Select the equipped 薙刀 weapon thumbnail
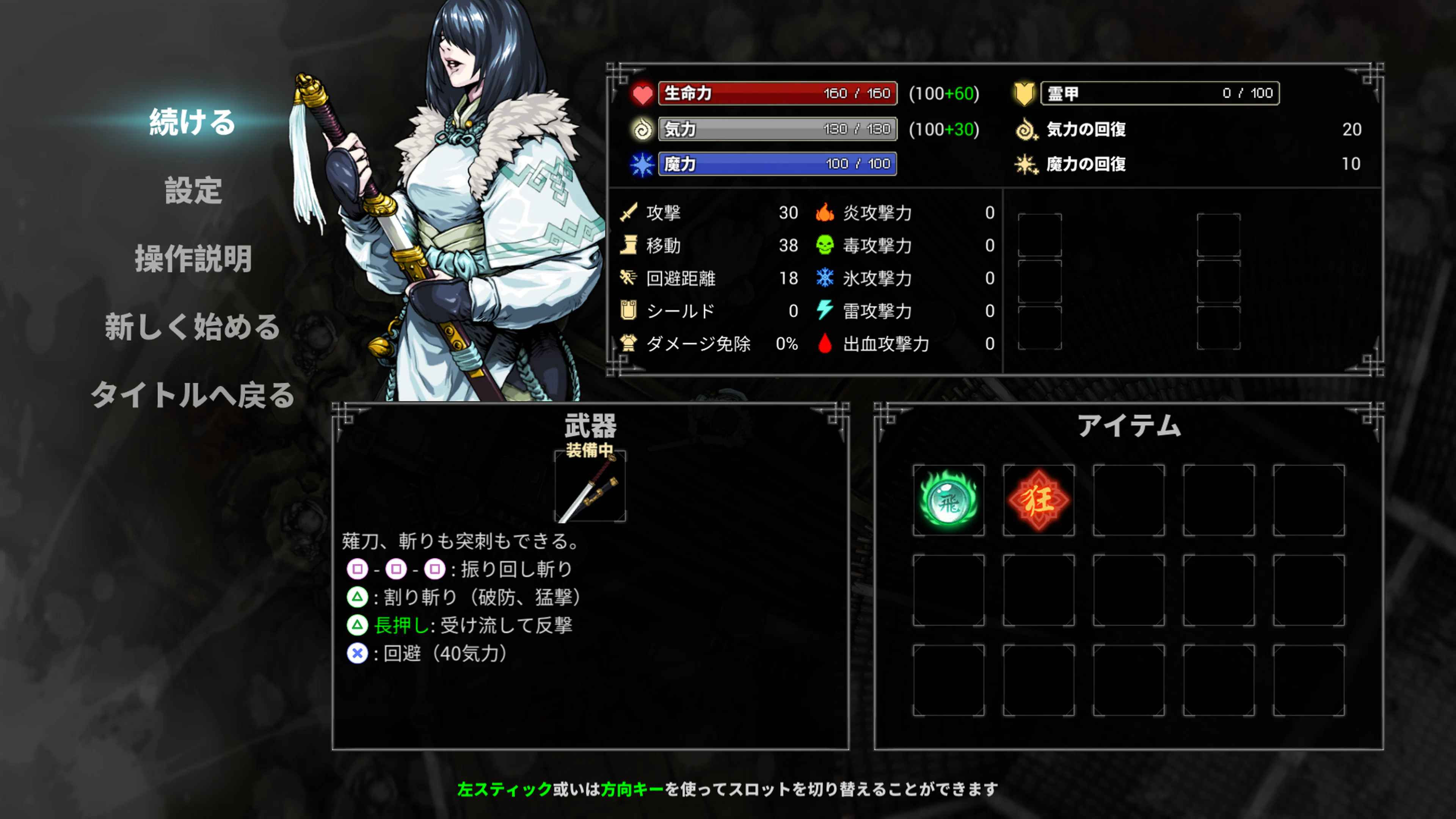1456x819 pixels. [x=592, y=486]
